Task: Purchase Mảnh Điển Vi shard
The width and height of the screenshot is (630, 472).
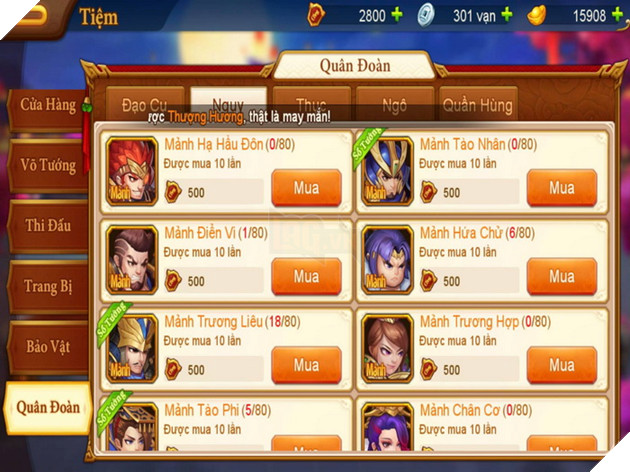Action: [x=306, y=276]
